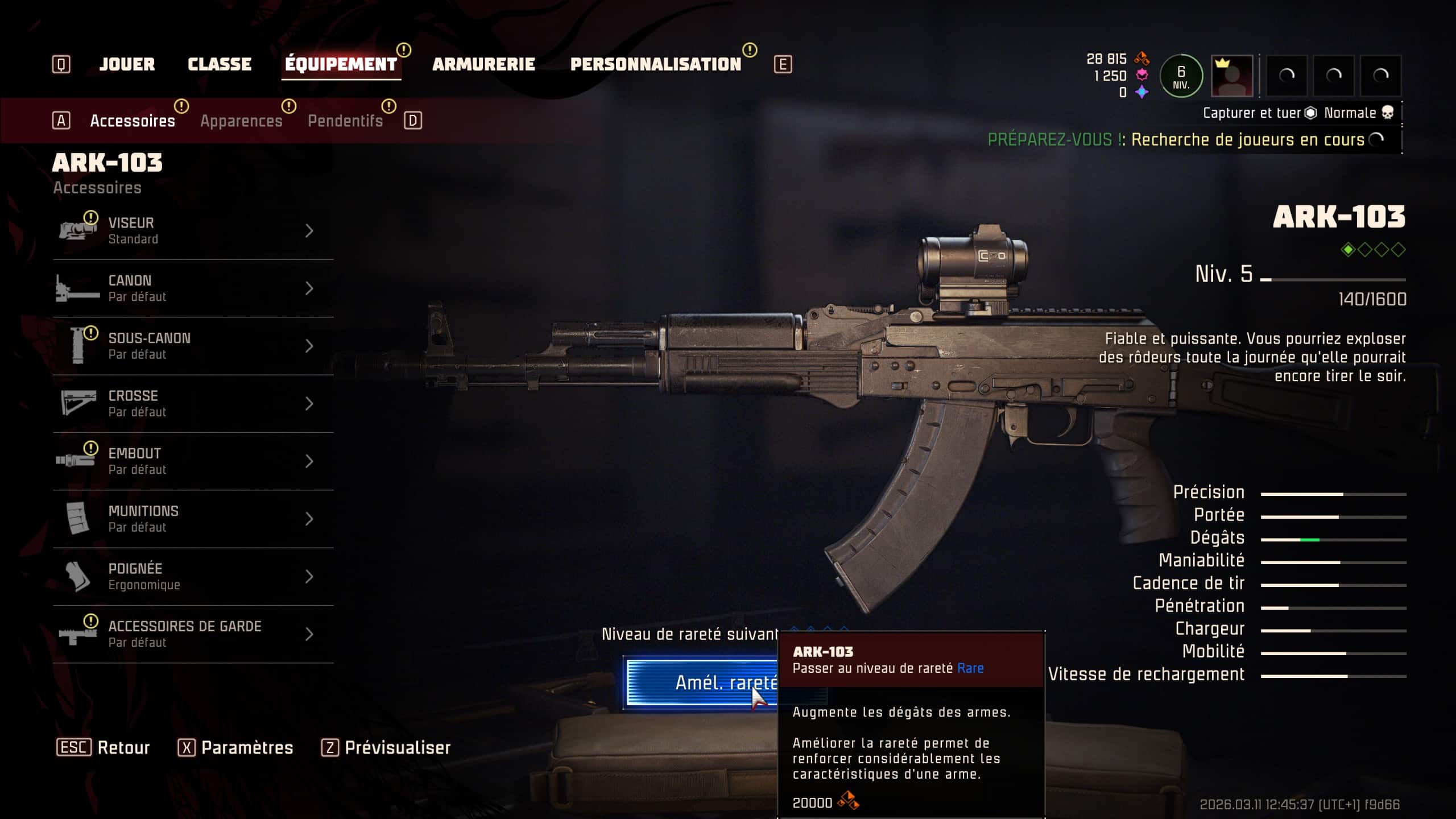The image size is (1456, 819).
Task: Show the Pendentifs sub-tab
Action: (345, 121)
